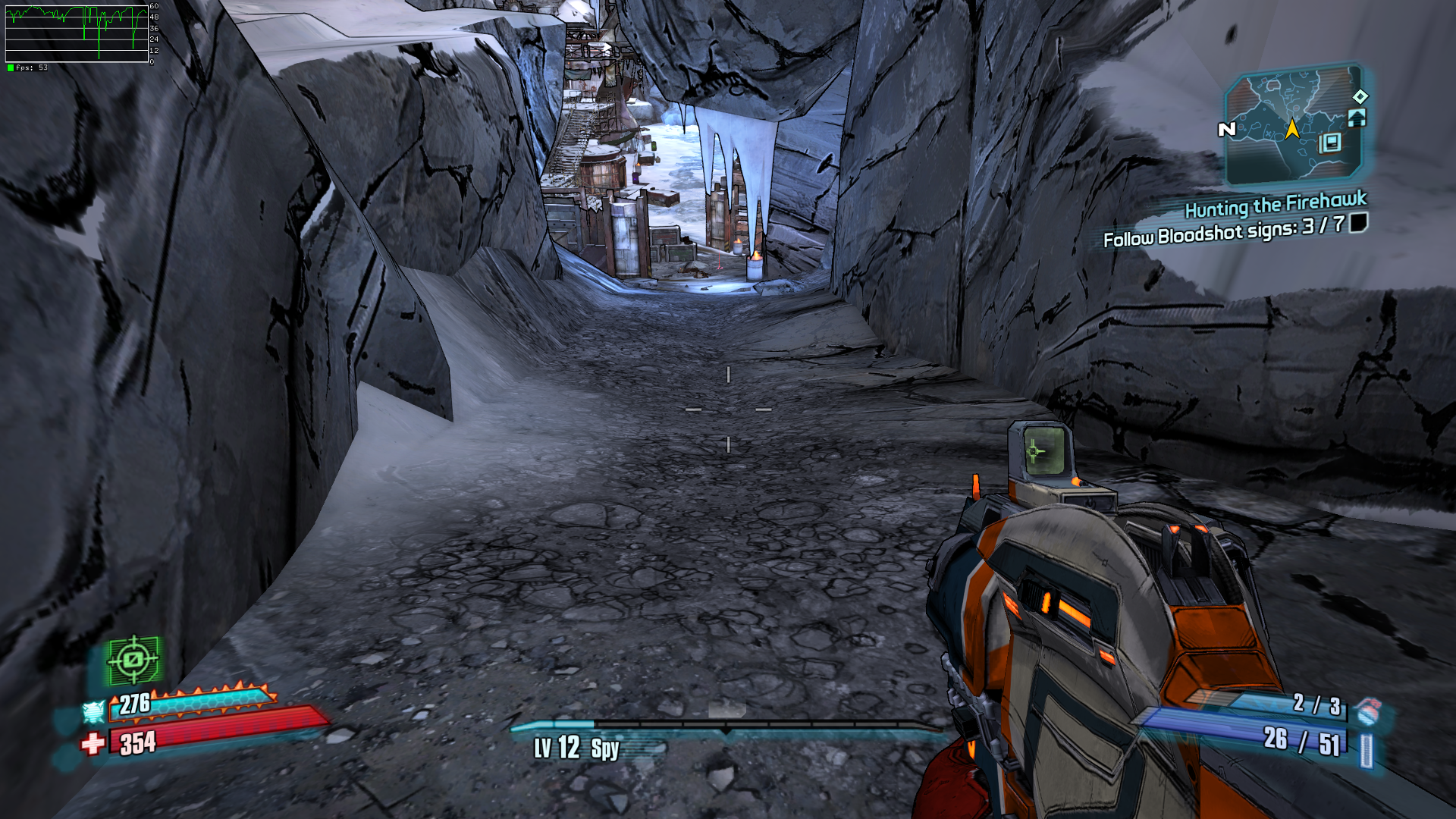Select the Hunting the Firehawk mission tracker
The width and height of the screenshot is (1456, 819).
(1275, 205)
